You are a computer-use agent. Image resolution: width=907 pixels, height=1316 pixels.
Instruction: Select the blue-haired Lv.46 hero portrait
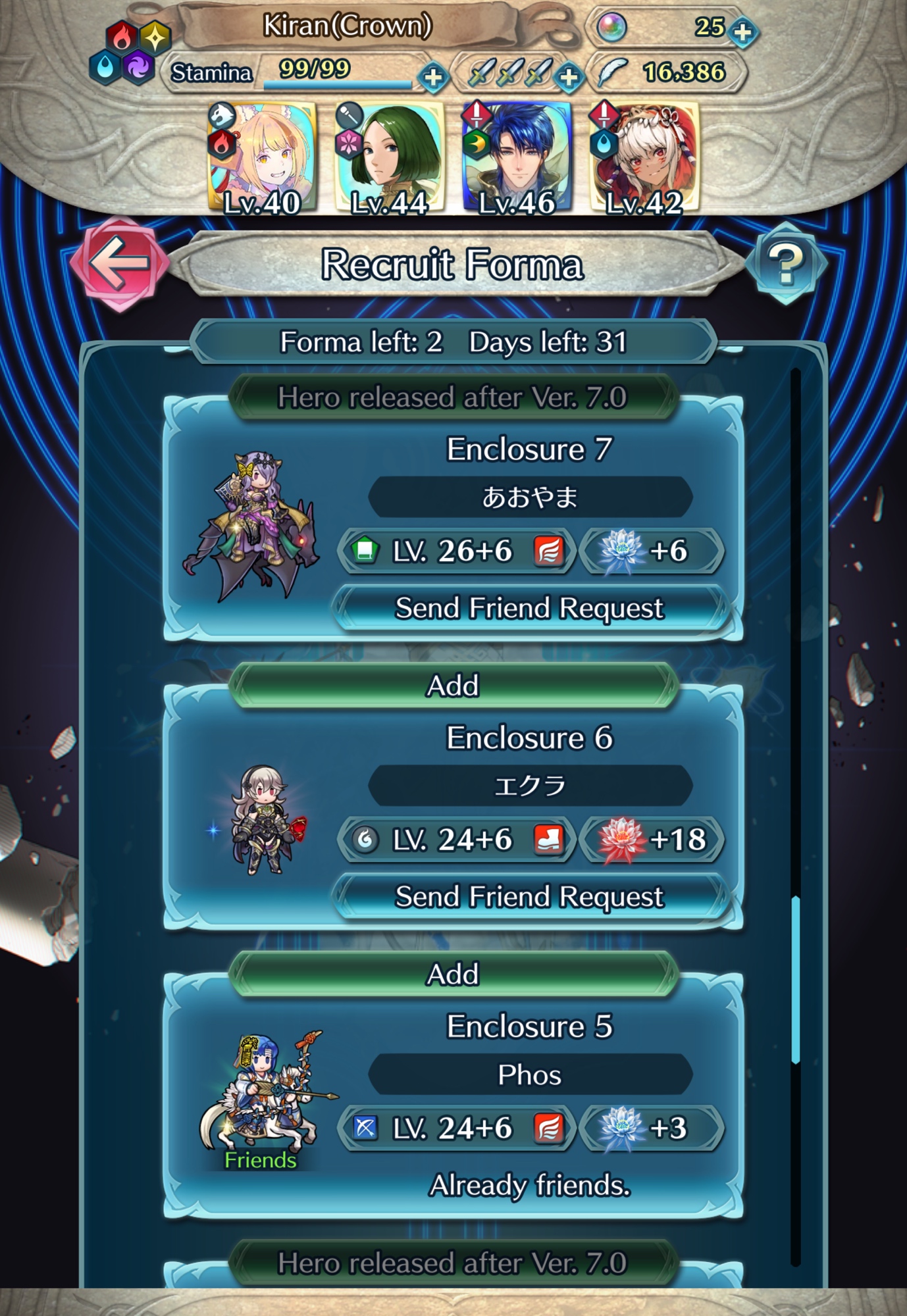(x=517, y=158)
